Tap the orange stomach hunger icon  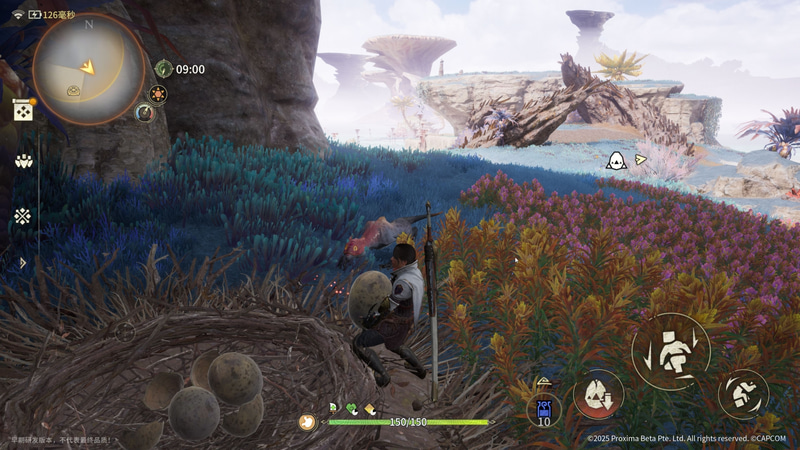point(307,422)
